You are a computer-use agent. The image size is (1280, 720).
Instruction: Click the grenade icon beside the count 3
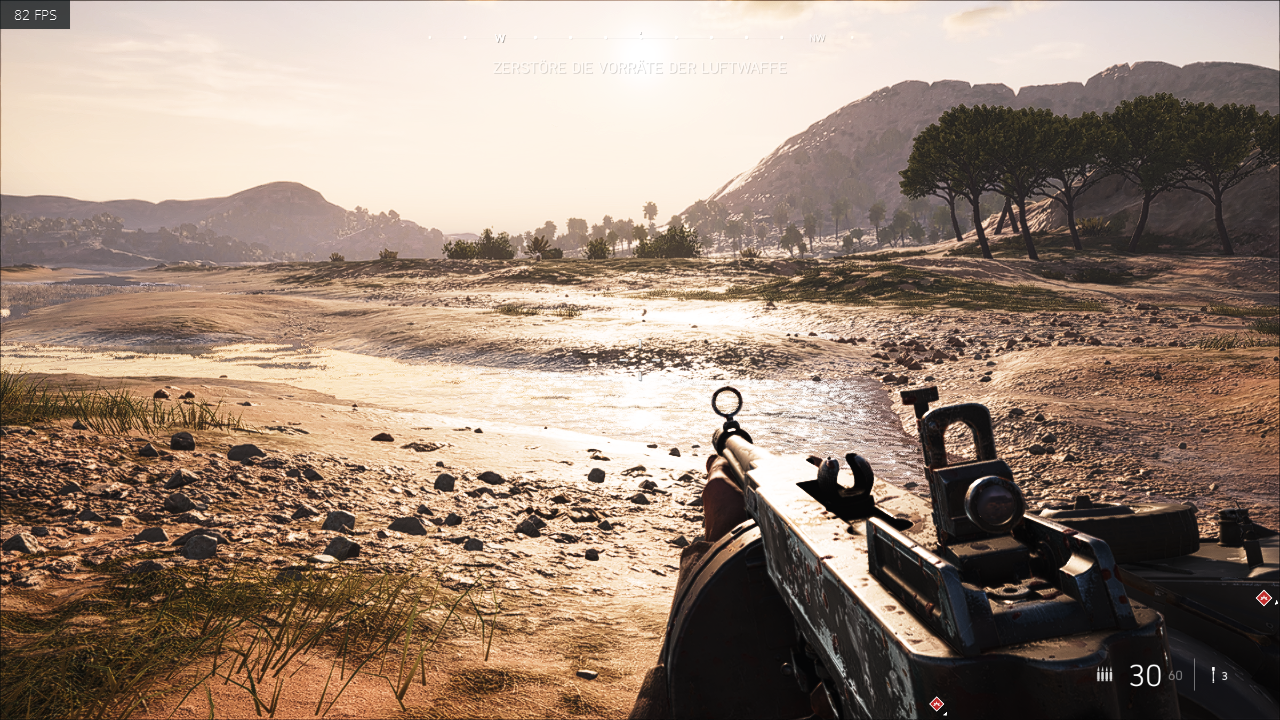(x=1214, y=675)
